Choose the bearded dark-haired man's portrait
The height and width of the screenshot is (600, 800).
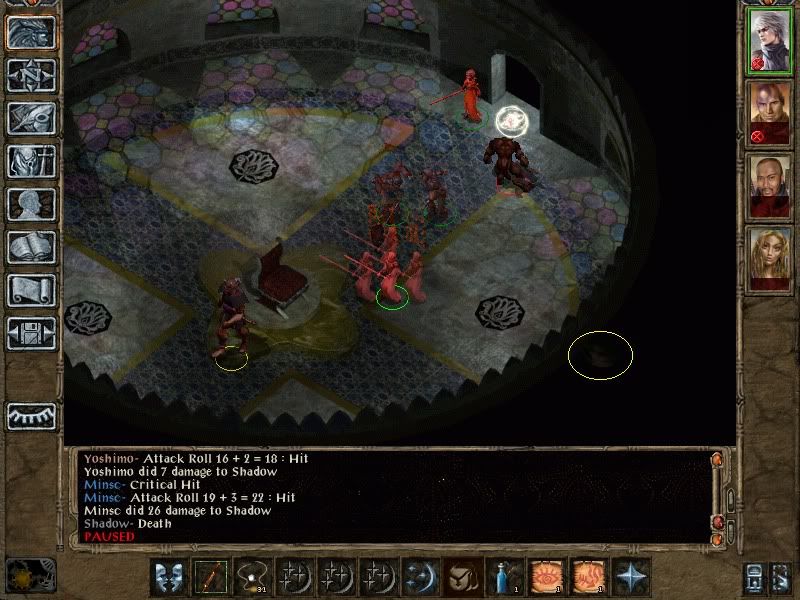tap(769, 186)
